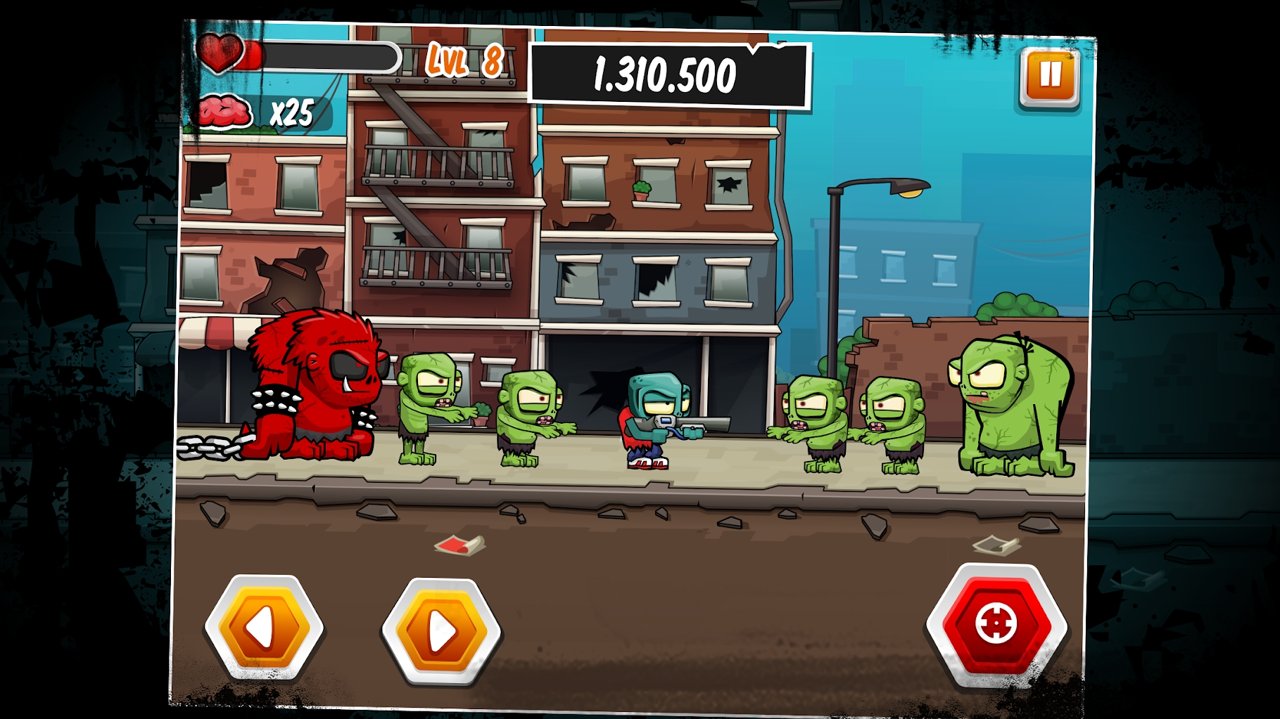Tap the right arrow move button
Viewport: 1280px width, 719px height.
441,630
